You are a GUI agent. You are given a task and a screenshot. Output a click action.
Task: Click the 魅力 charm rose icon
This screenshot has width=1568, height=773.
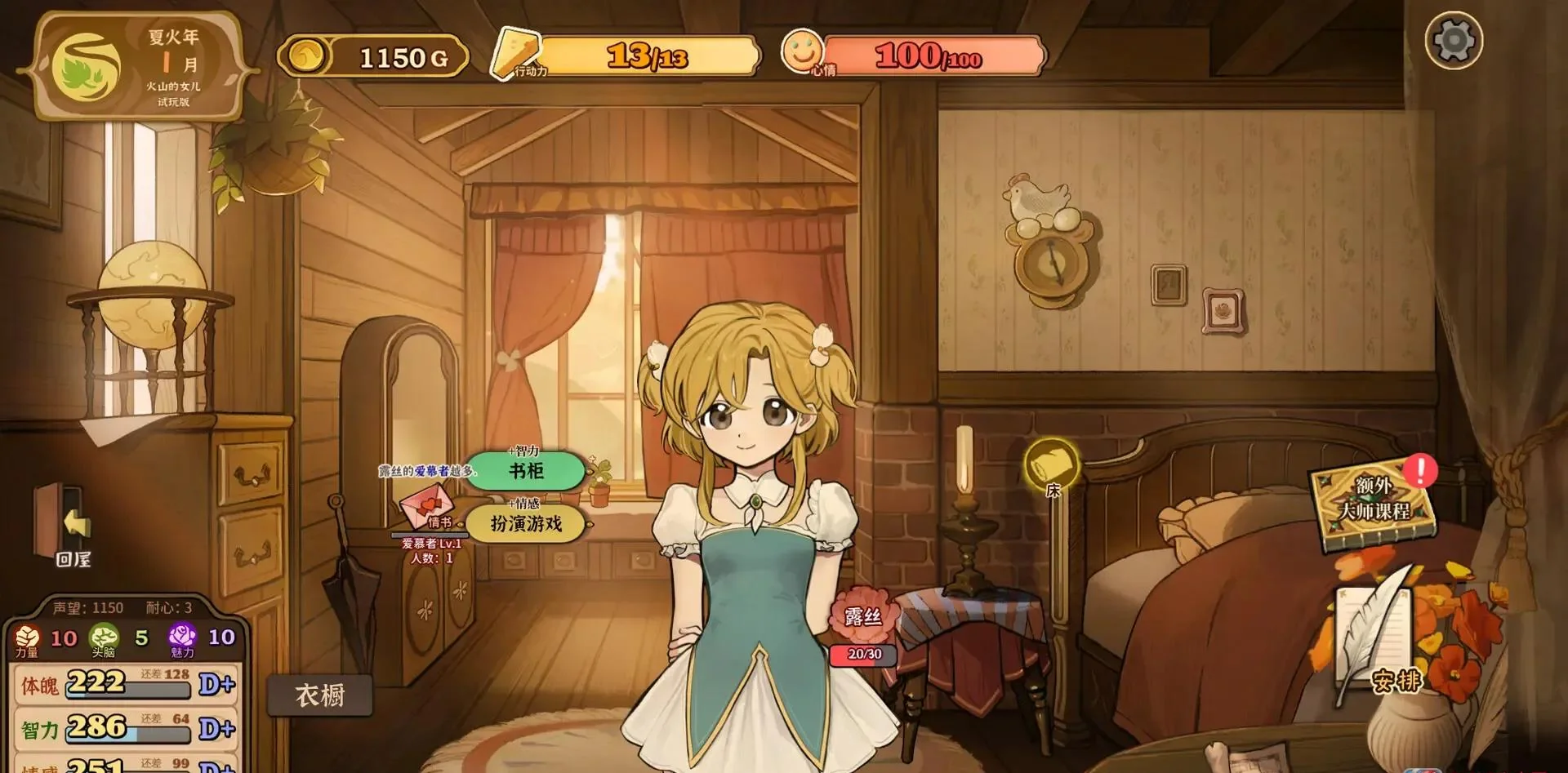[x=182, y=637]
